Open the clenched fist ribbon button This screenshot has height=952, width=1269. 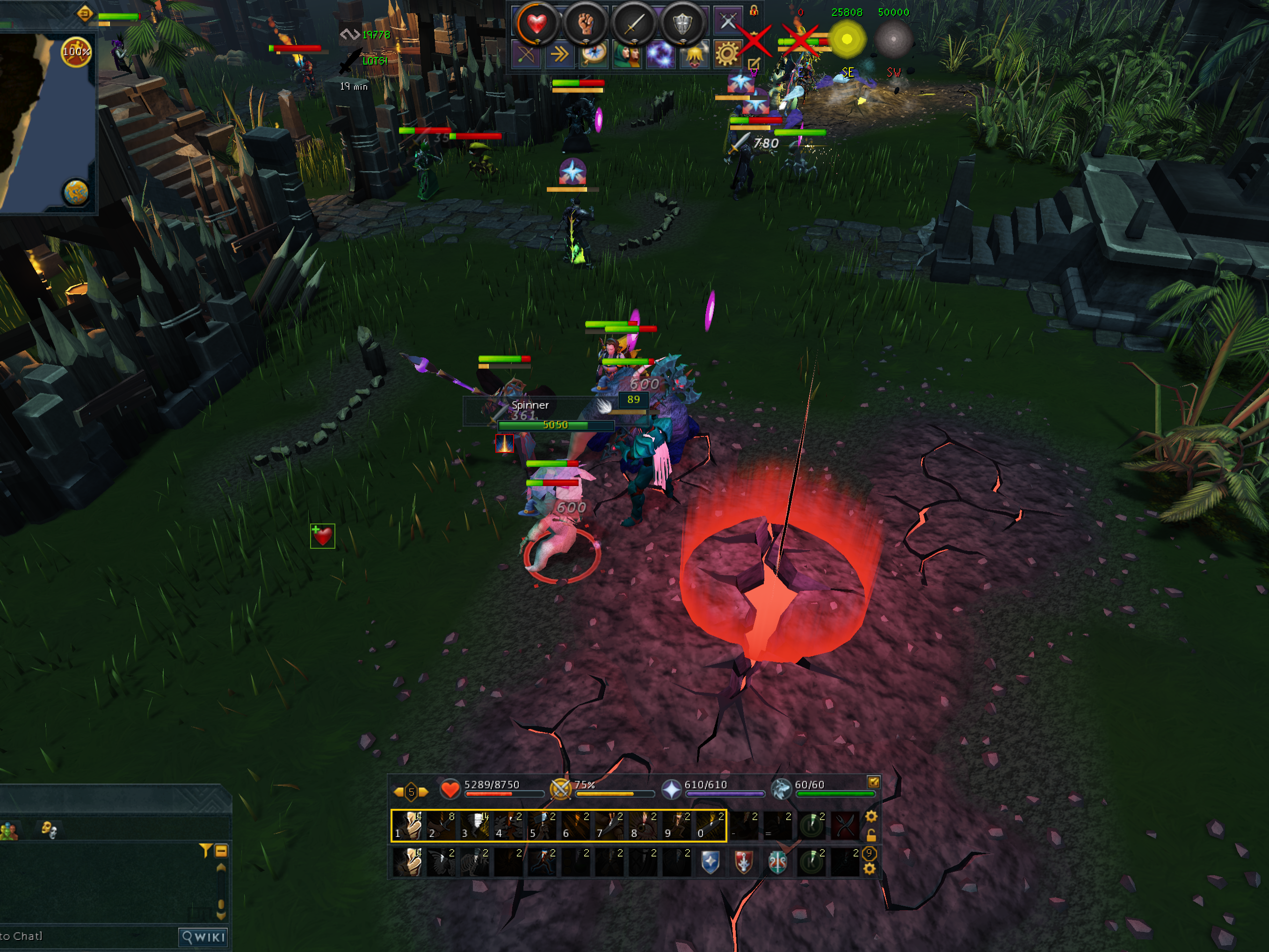click(585, 23)
